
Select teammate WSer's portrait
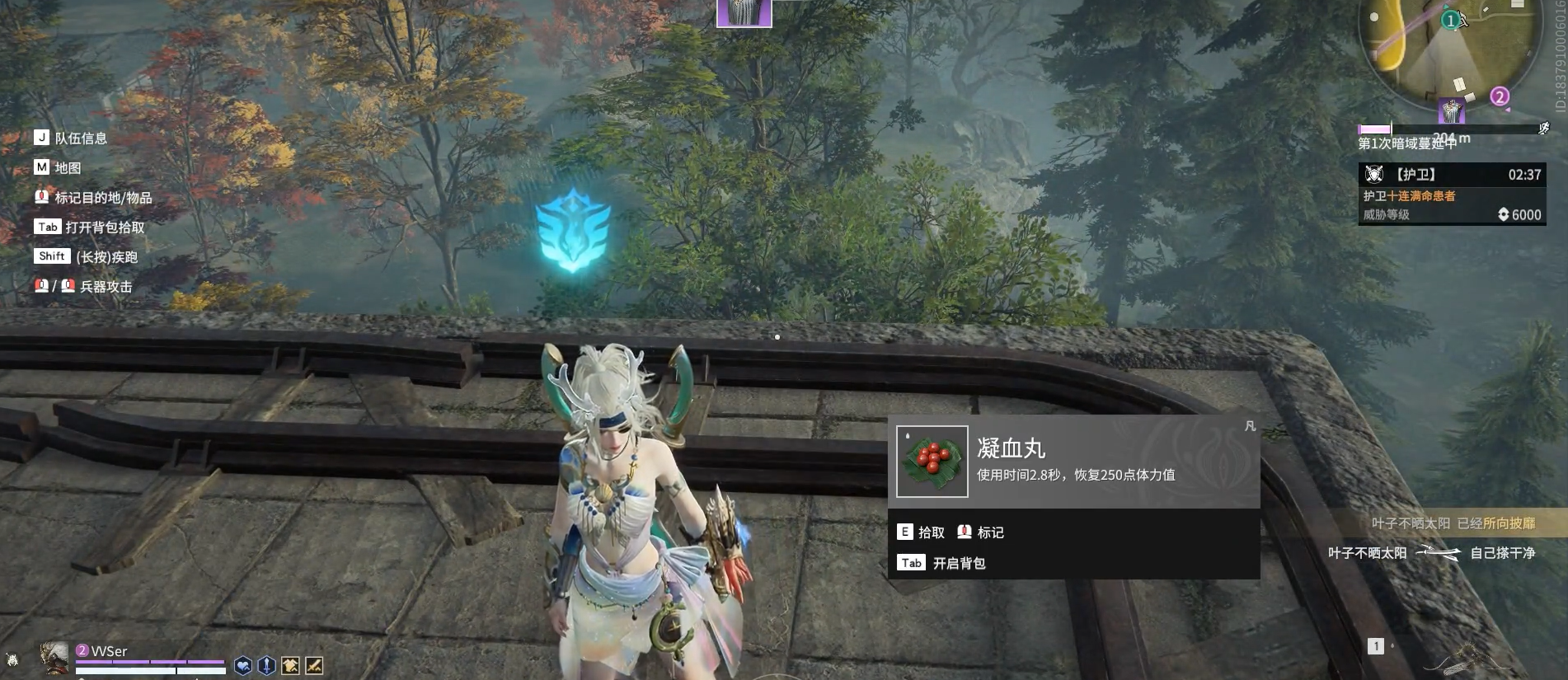[54, 657]
